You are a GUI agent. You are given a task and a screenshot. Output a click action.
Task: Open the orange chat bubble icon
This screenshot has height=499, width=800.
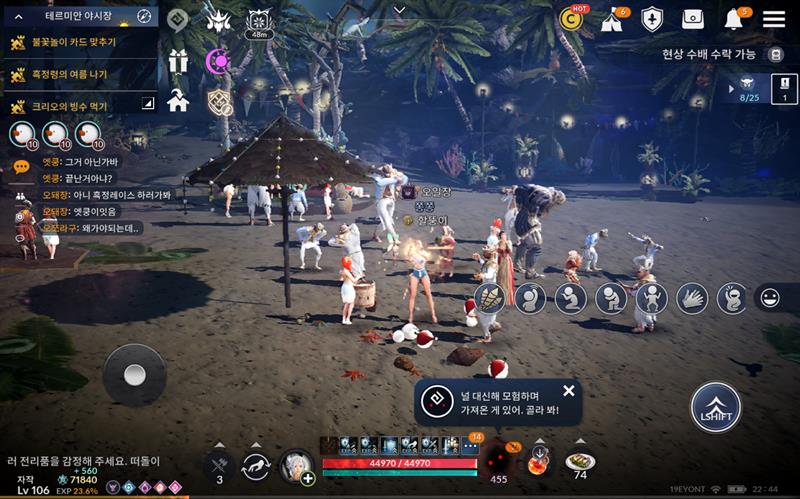21,168
